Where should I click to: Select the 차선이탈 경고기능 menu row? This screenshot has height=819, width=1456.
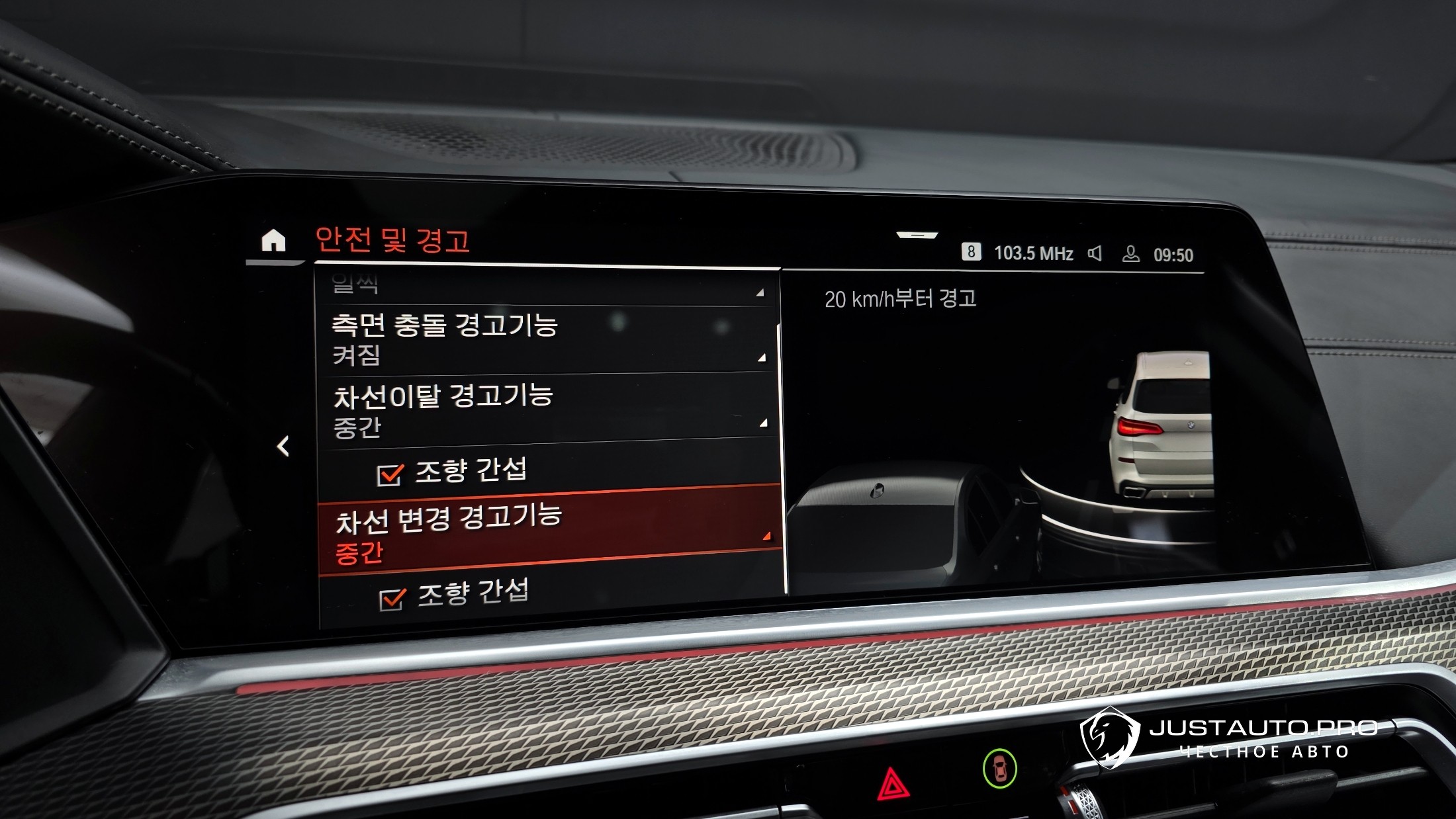(x=548, y=409)
